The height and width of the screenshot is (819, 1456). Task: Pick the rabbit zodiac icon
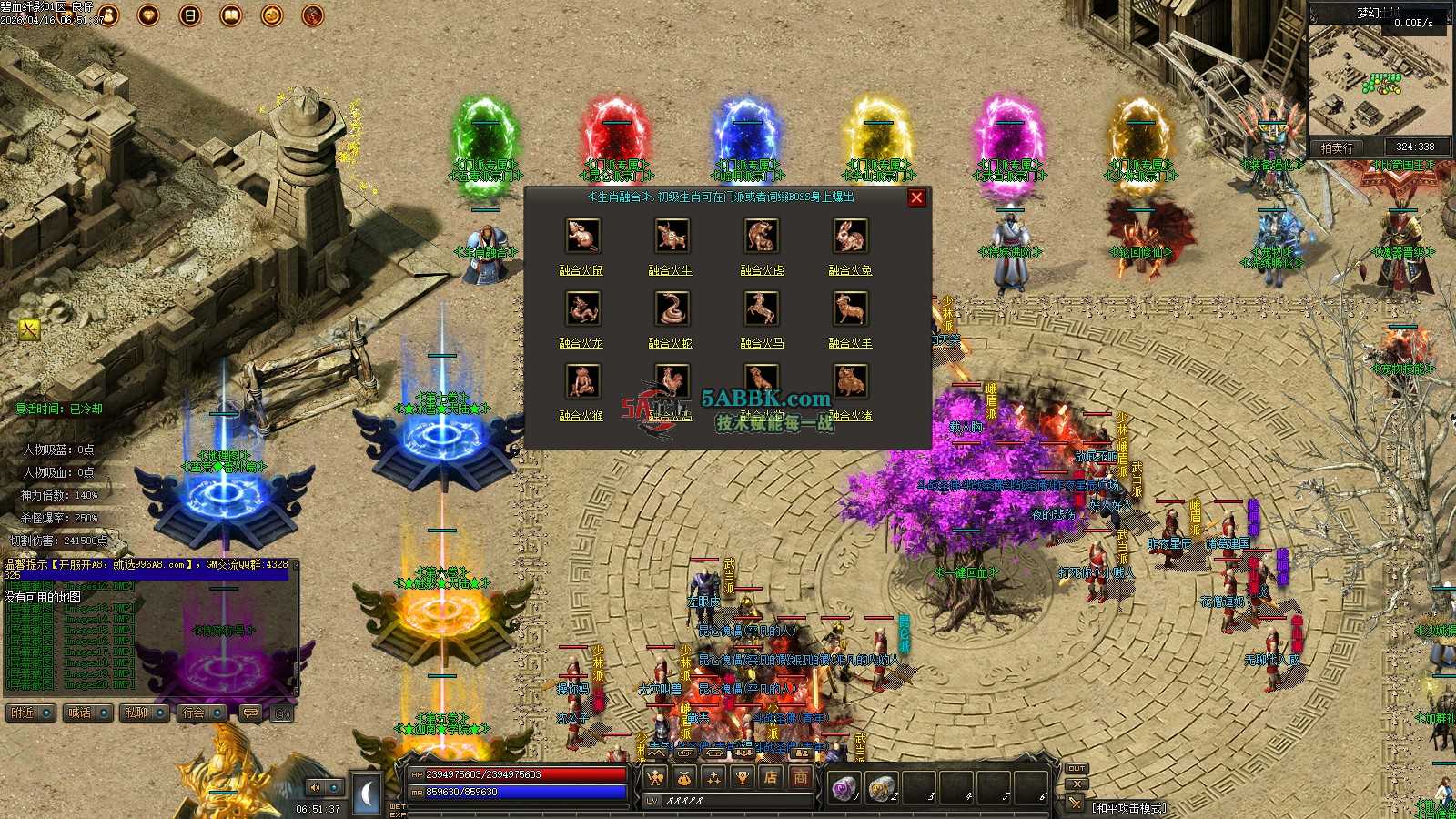(x=850, y=236)
